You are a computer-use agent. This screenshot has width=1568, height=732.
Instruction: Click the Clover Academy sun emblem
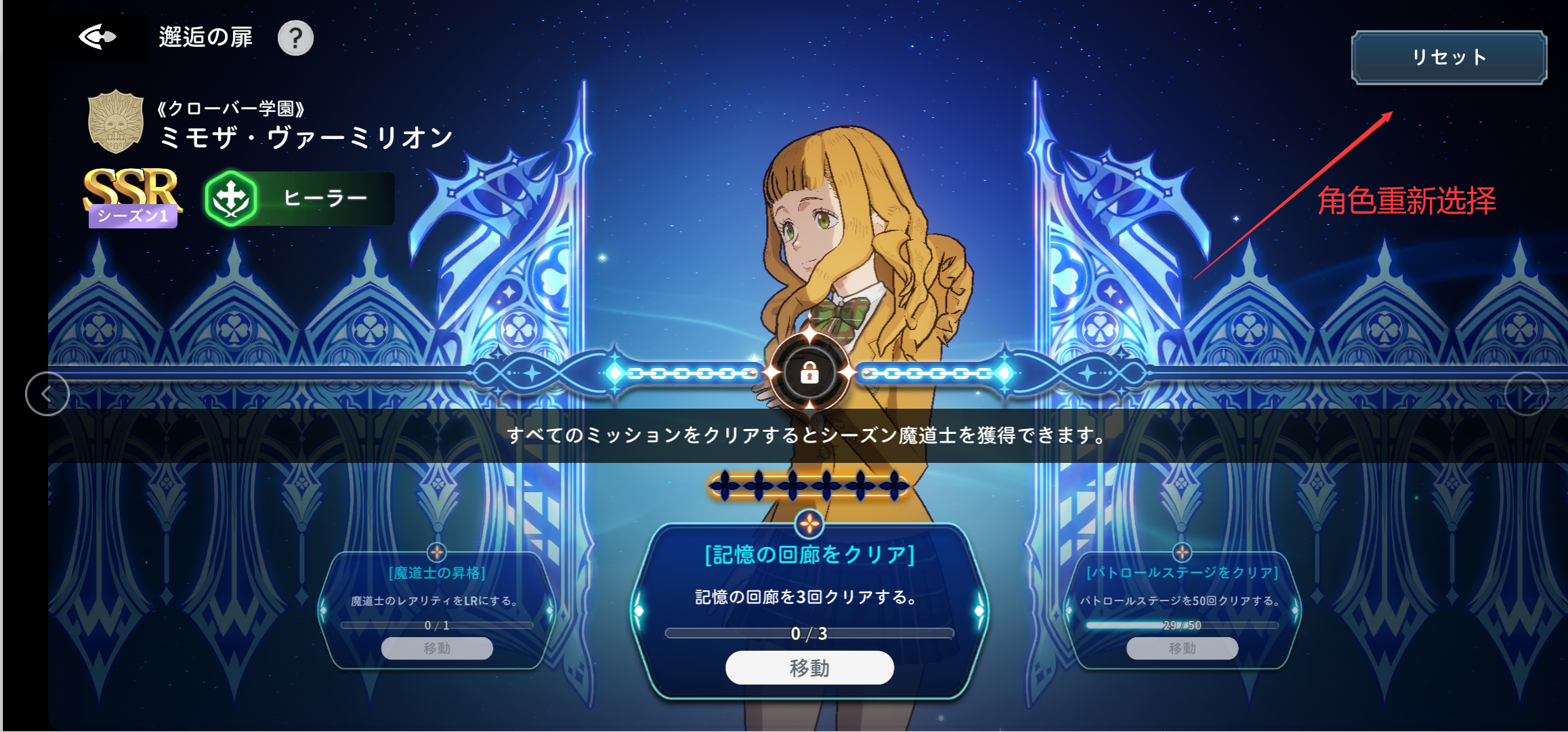pyautogui.click(x=114, y=124)
